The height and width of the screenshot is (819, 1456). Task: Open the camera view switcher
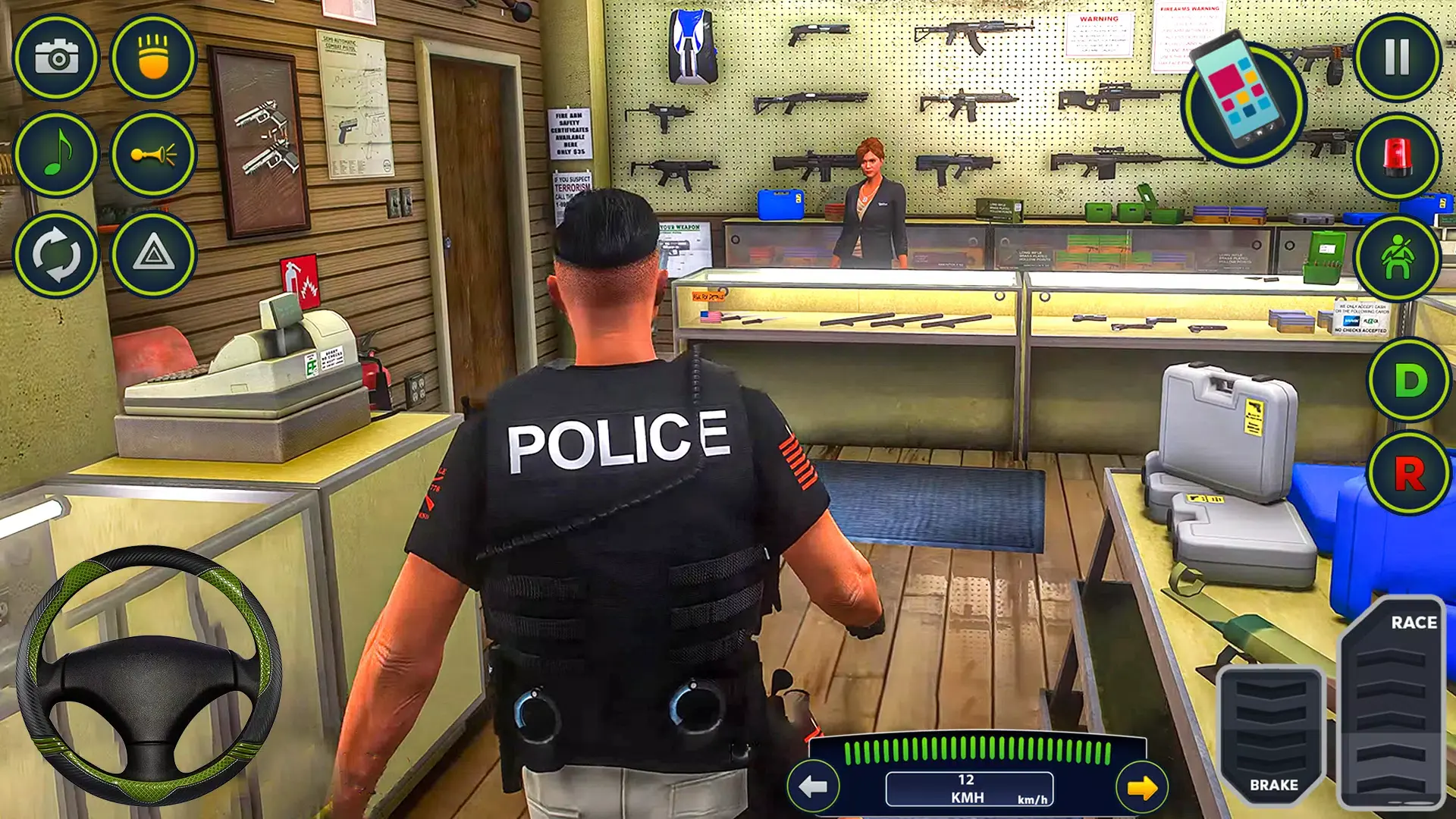[x=57, y=59]
